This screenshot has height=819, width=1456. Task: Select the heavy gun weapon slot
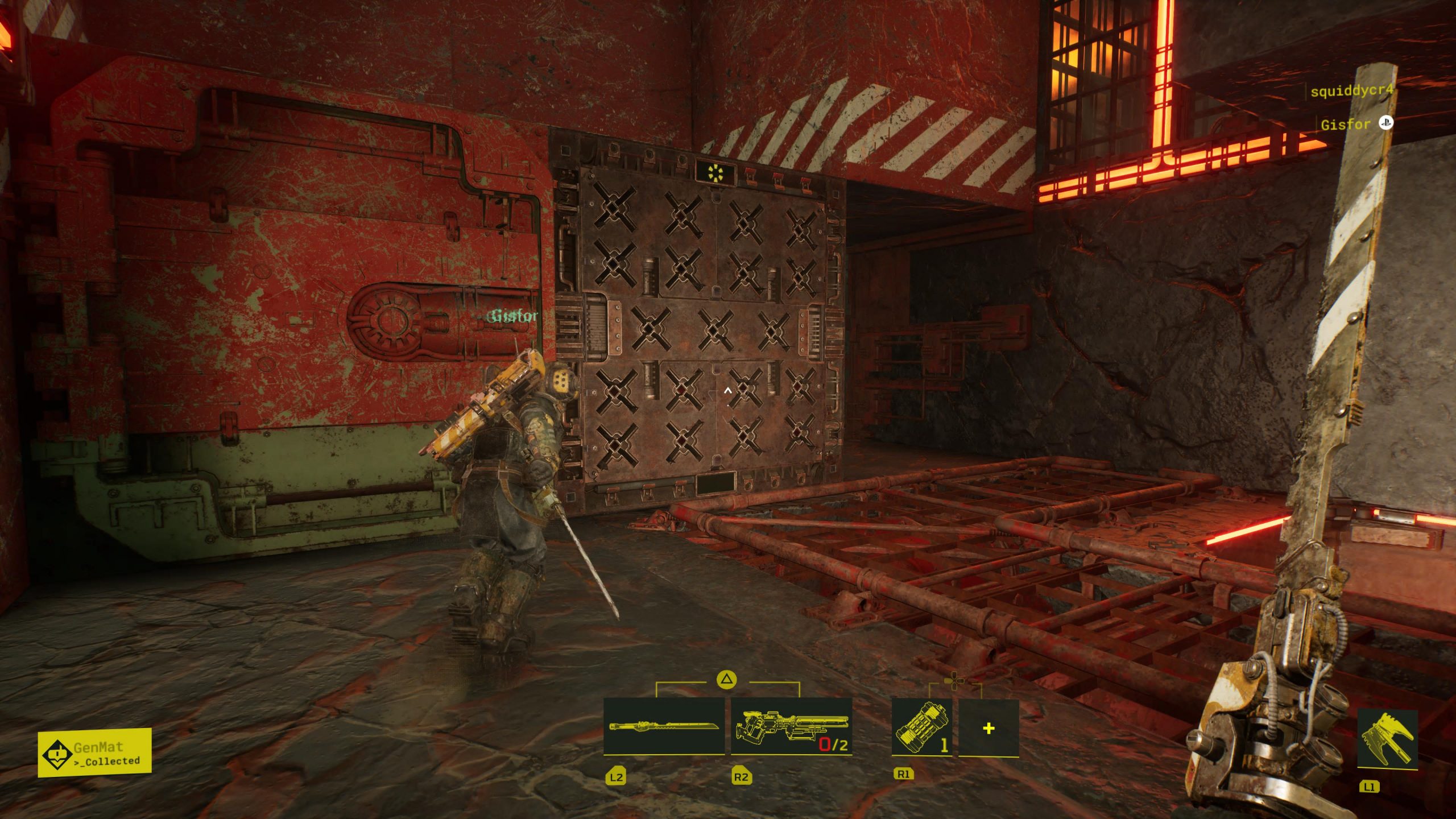[792, 727]
